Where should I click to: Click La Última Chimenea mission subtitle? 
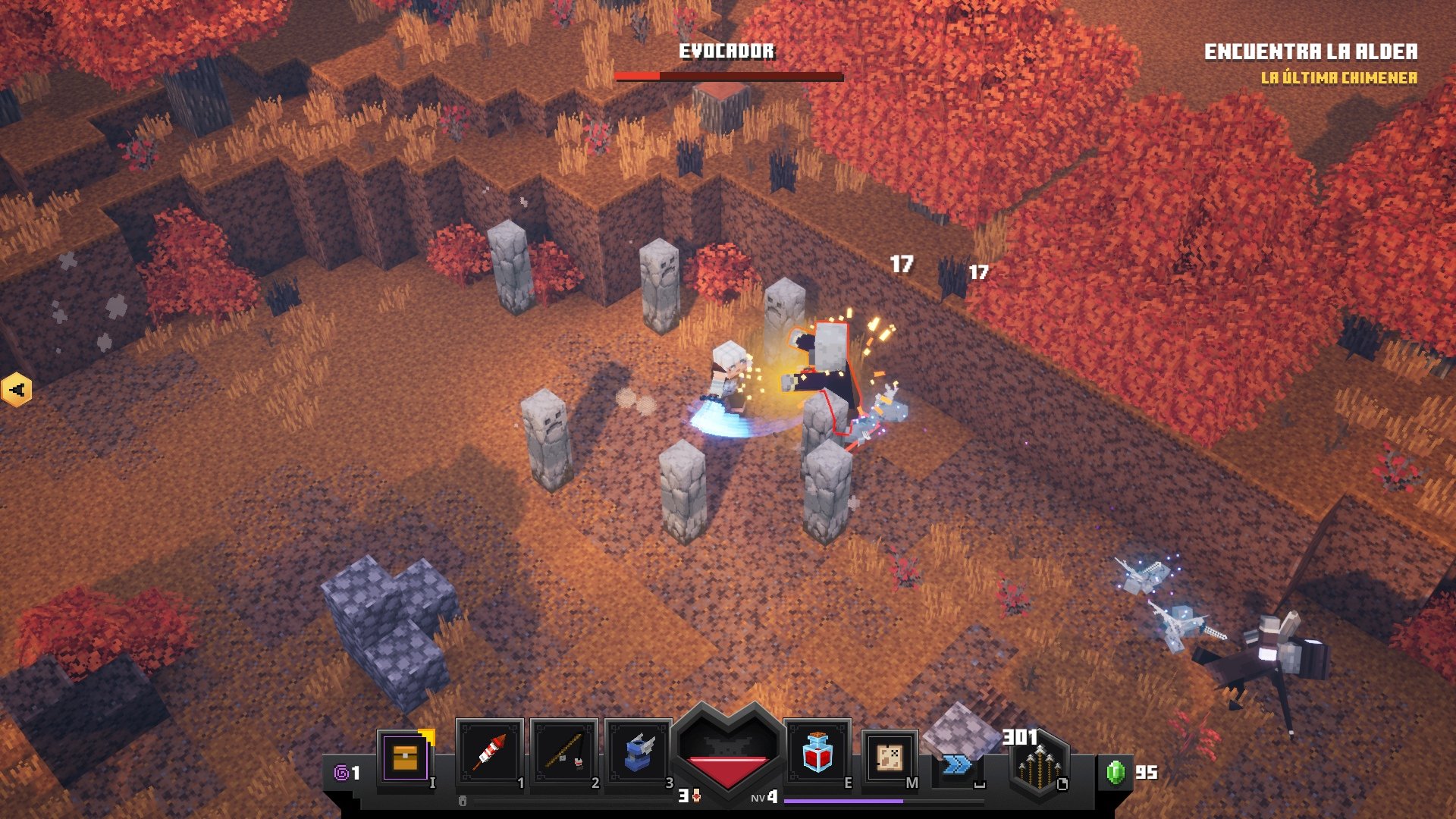pos(1339,77)
